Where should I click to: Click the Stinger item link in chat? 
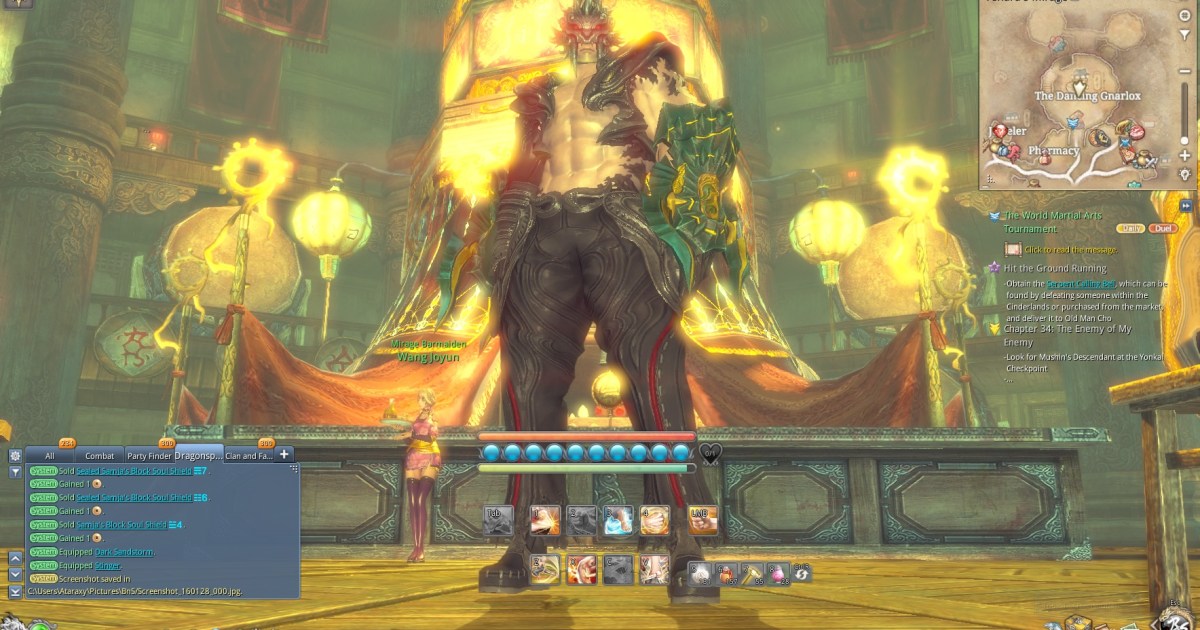point(107,565)
